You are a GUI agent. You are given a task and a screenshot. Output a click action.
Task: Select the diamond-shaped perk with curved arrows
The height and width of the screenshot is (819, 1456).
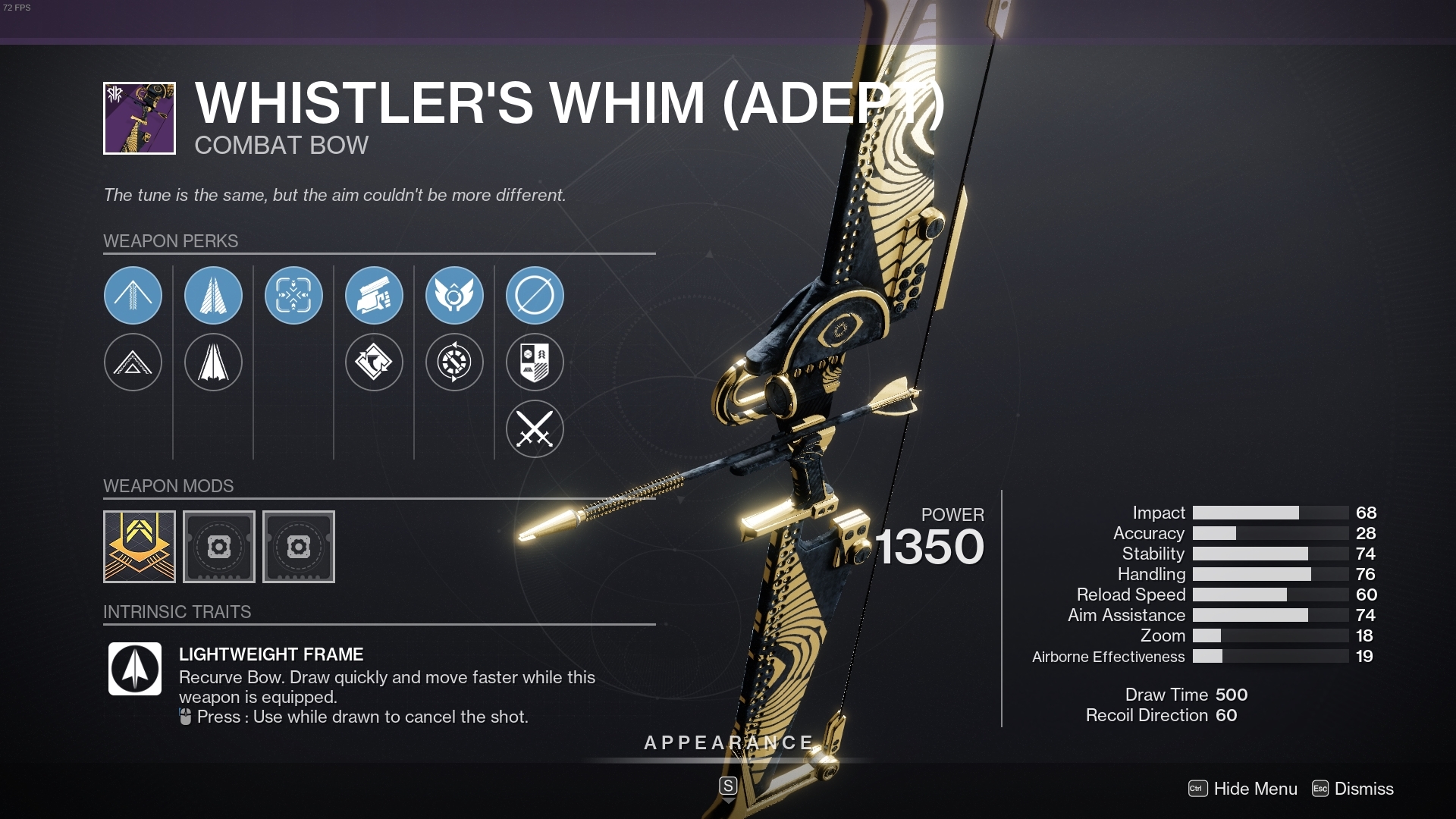click(374, 362)
